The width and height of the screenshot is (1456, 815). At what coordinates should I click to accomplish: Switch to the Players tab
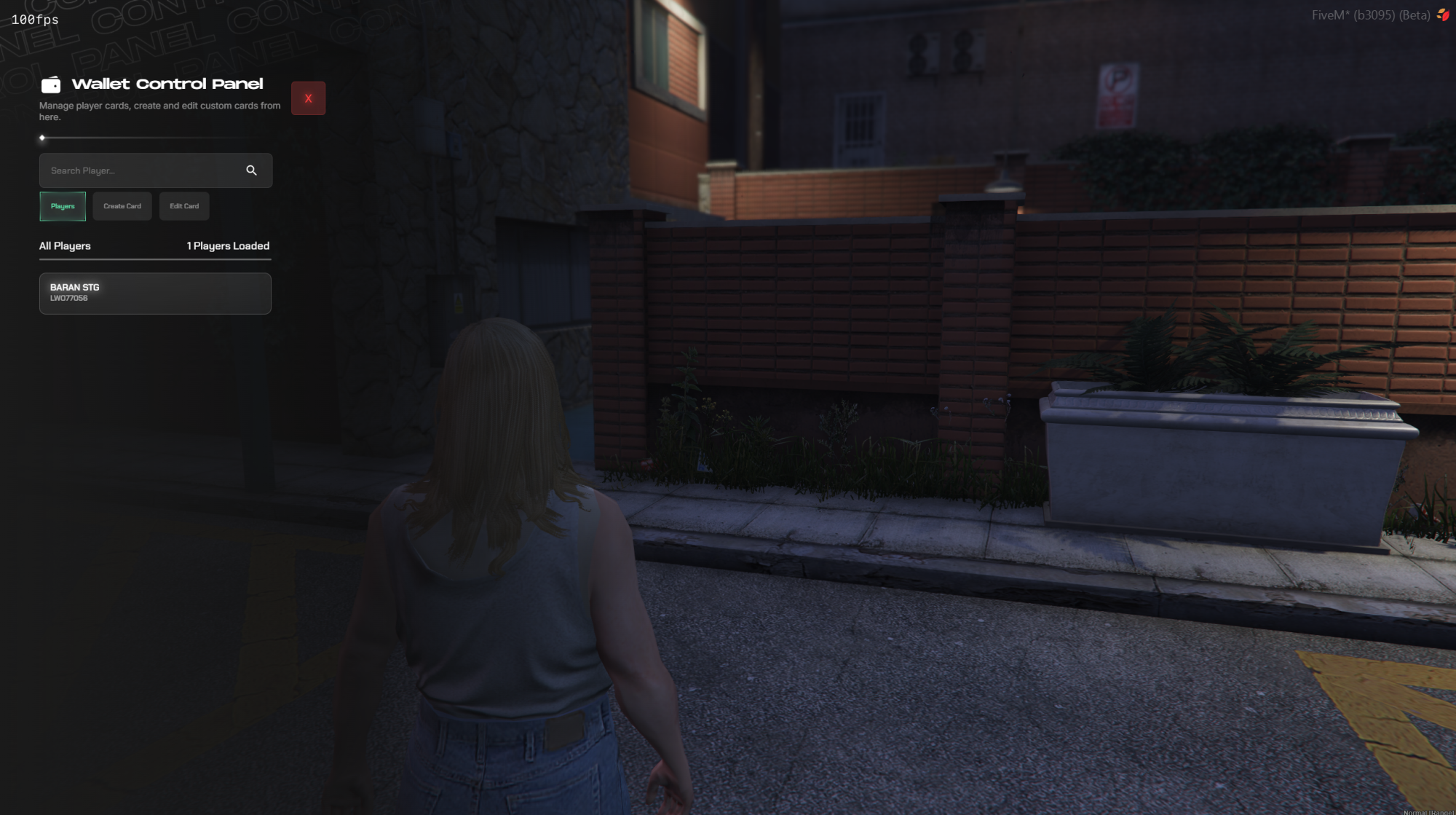coord(63,206)
